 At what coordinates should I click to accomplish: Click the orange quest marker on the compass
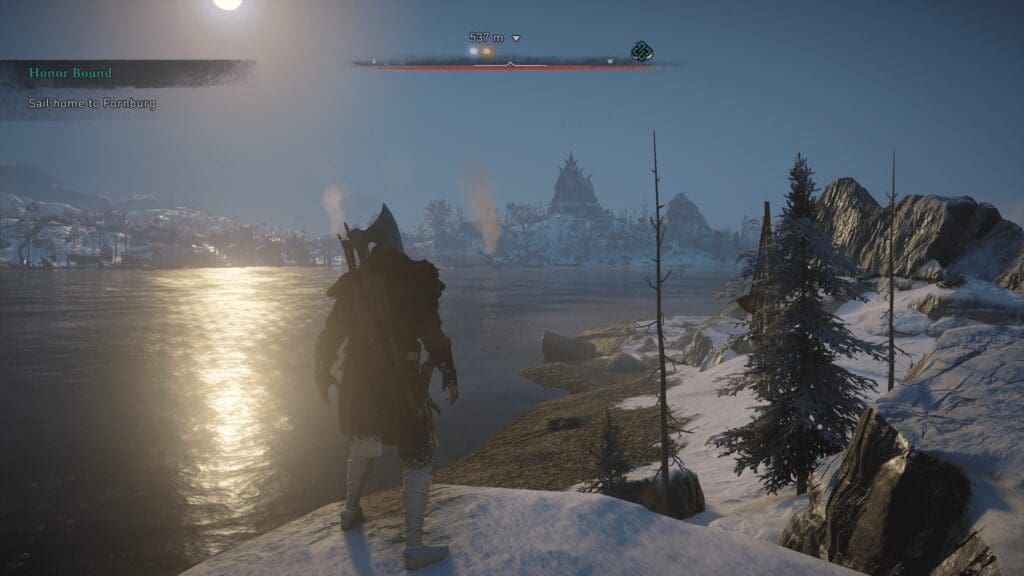coord(487,52)
